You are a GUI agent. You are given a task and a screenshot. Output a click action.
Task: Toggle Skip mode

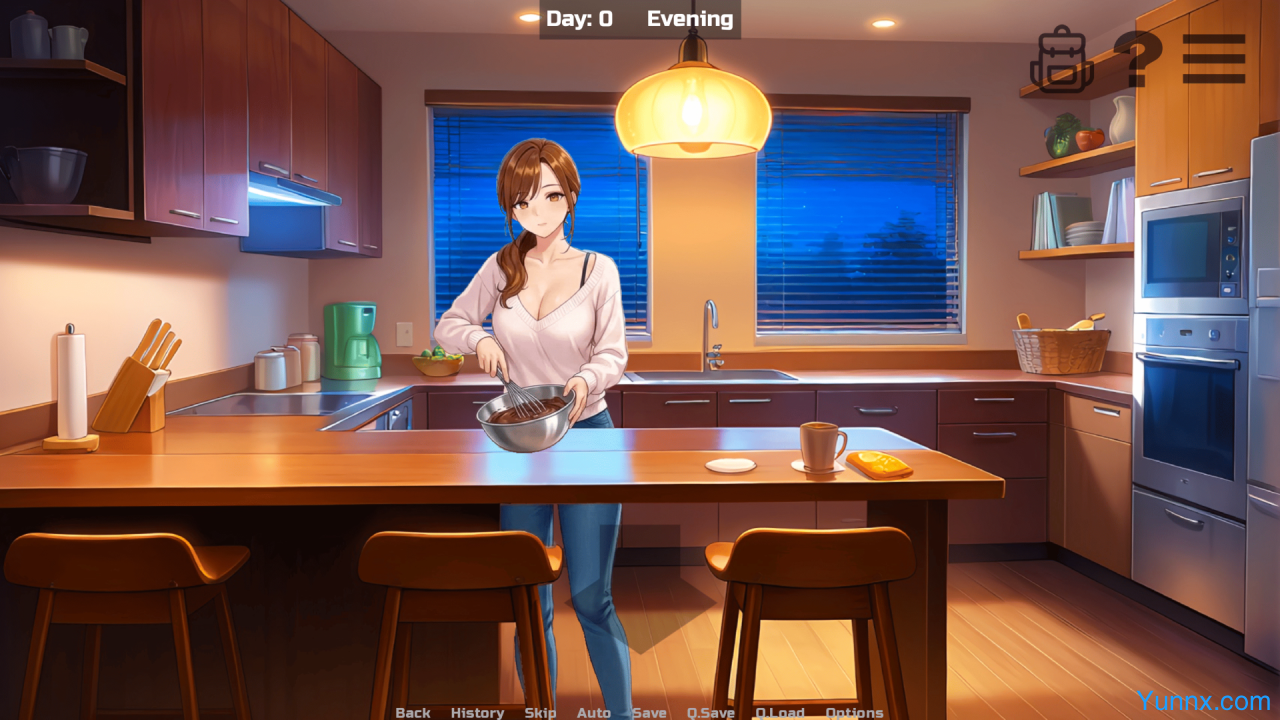(x=540, y=712)
